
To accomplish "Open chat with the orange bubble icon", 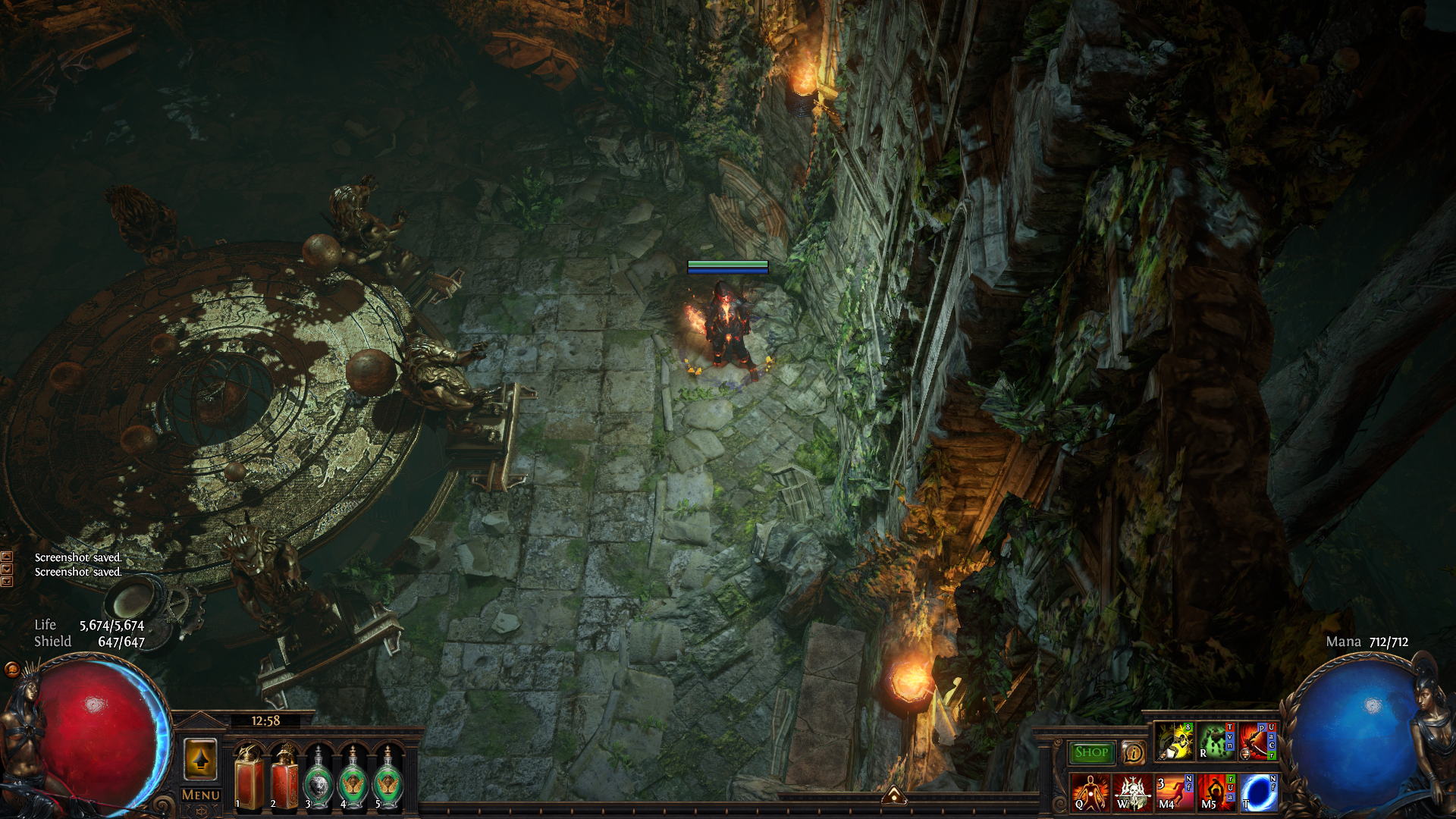I will pos(12,669).
